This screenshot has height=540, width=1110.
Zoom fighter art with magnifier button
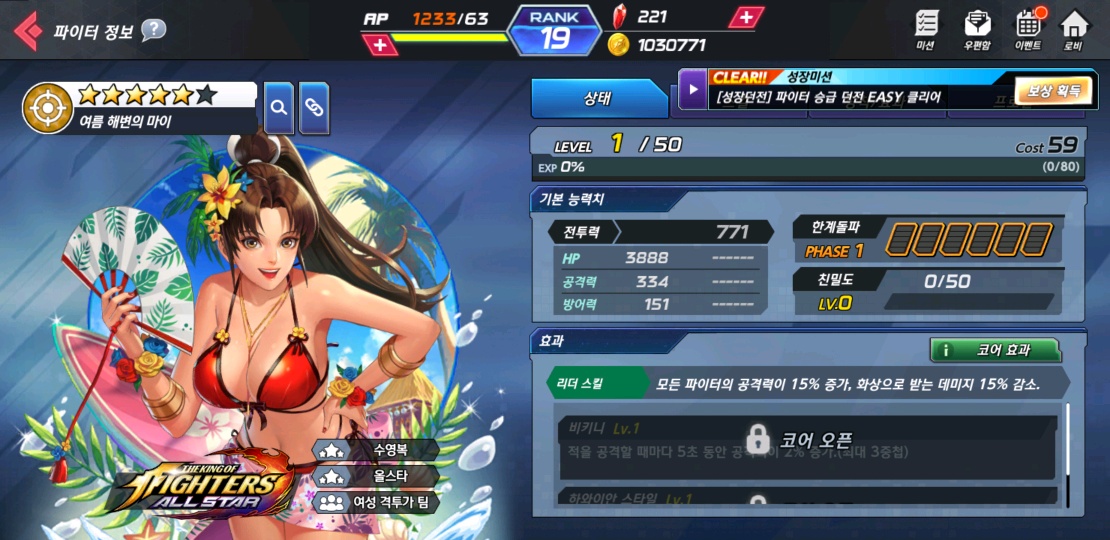point(279,107)
